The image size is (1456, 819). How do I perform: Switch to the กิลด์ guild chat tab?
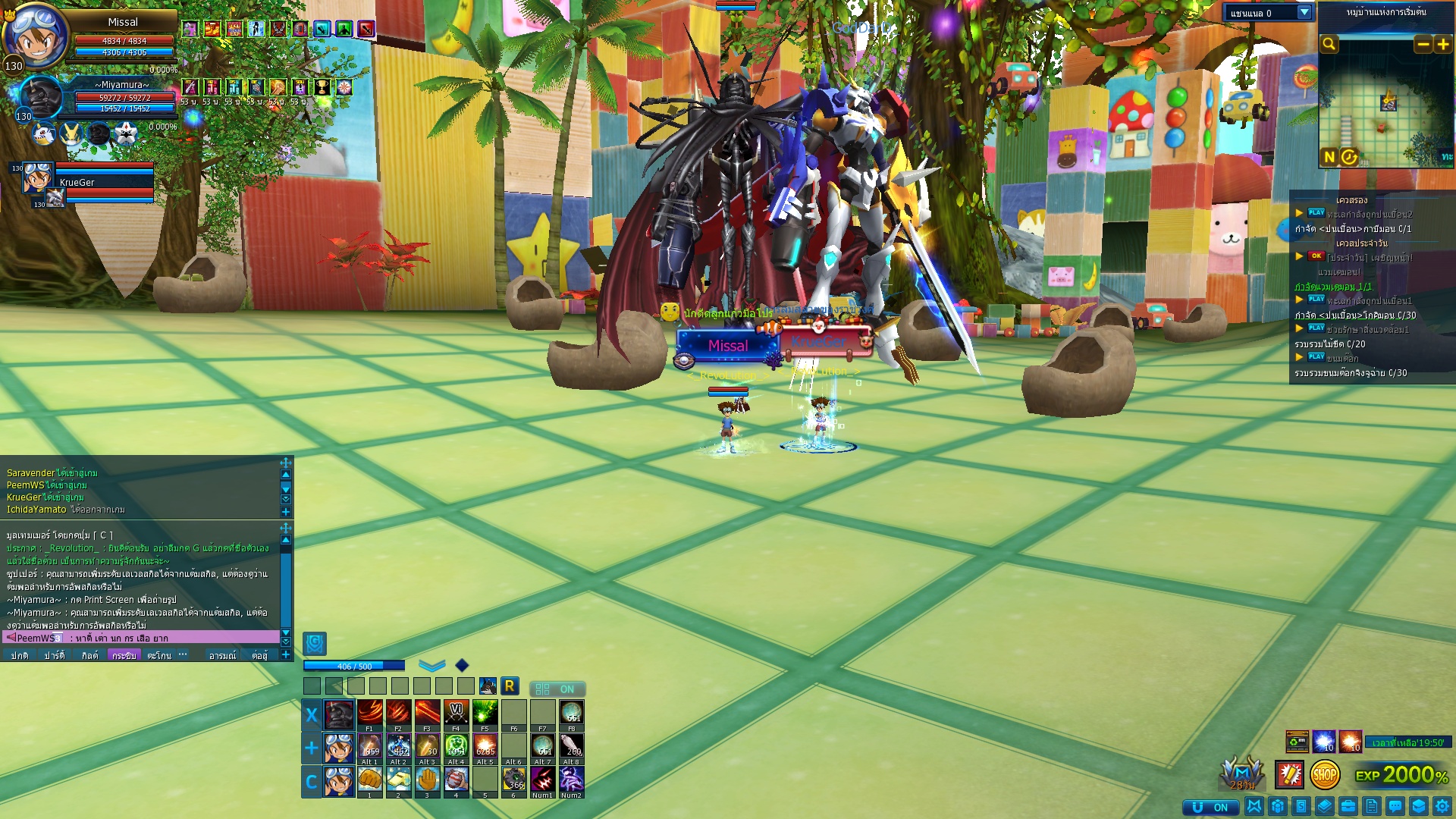tap(89, 656)
